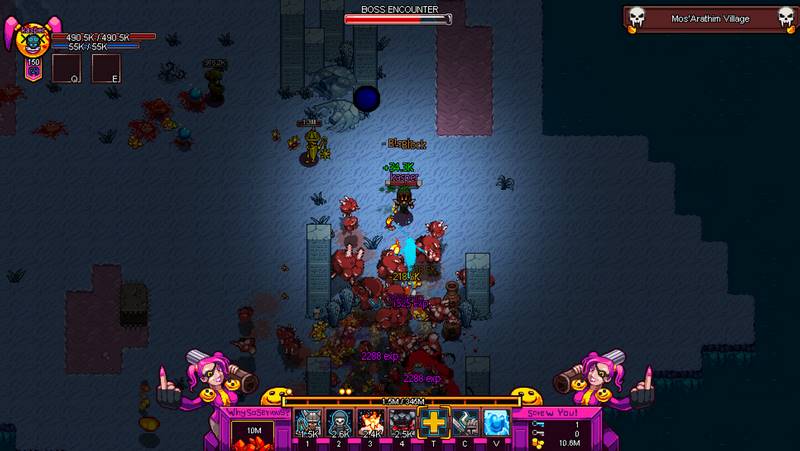This screenshot has width=800, height=451.
Task: Activate the sword-and-armor ability labeled C
Action: point(465,423)
